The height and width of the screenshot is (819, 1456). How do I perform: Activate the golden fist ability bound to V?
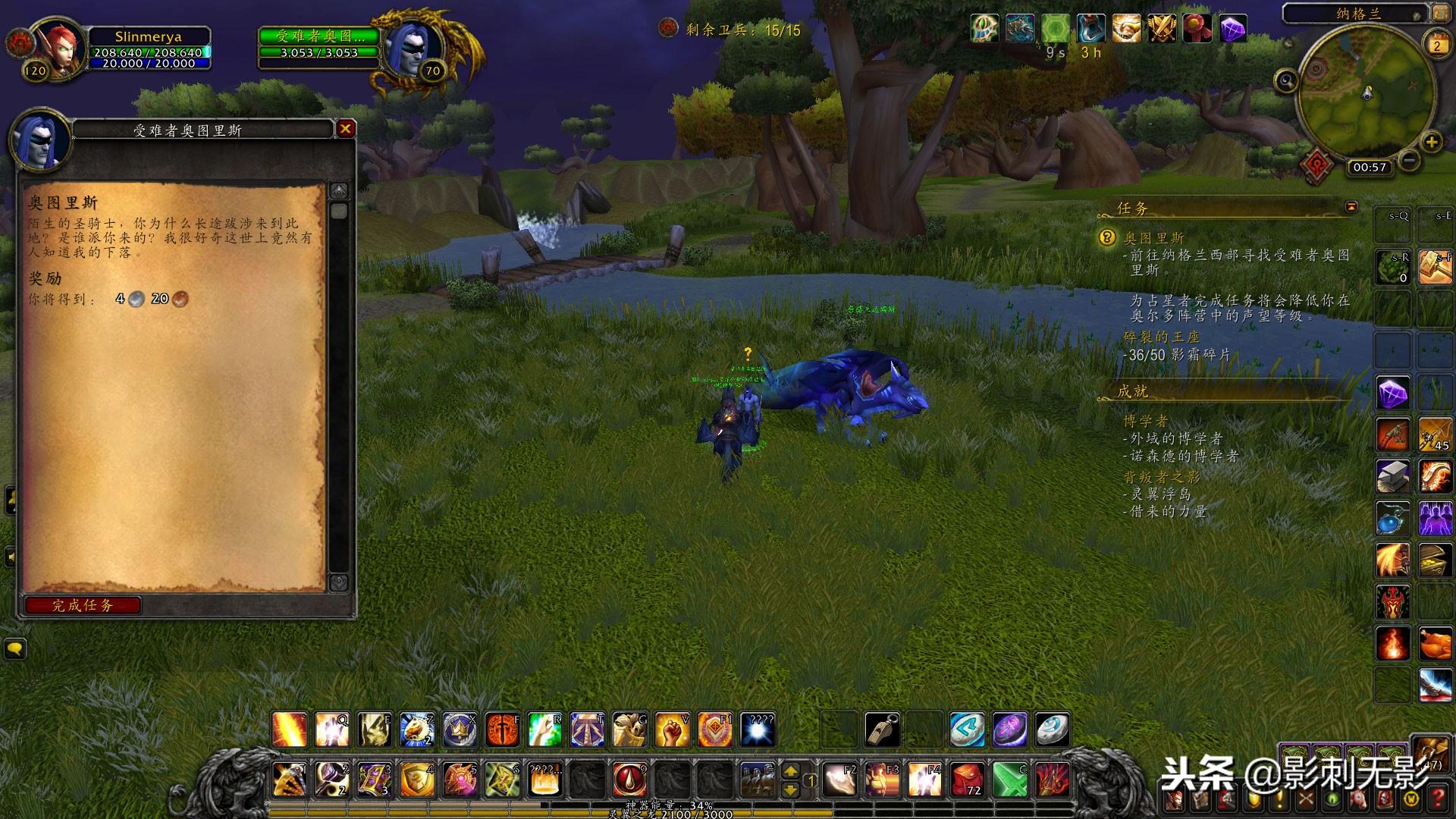[672, 730]
